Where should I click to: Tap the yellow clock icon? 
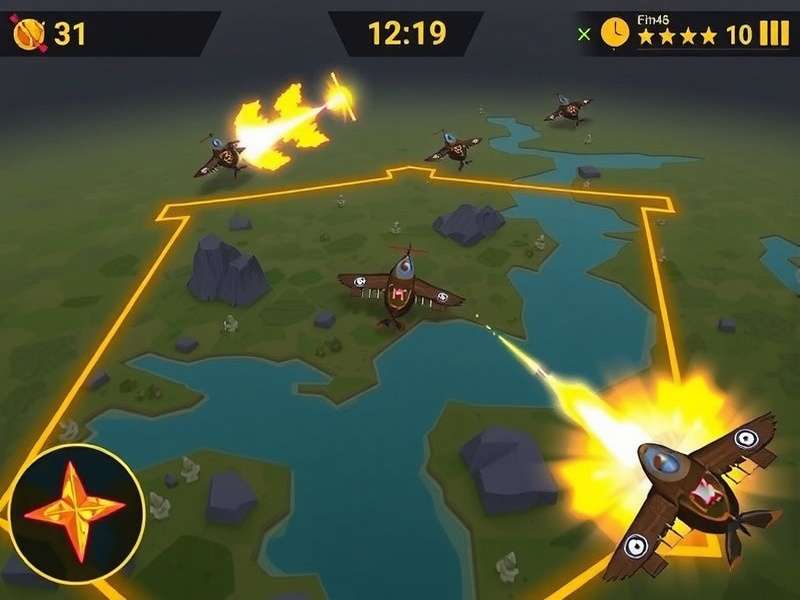tap(615, 34)
